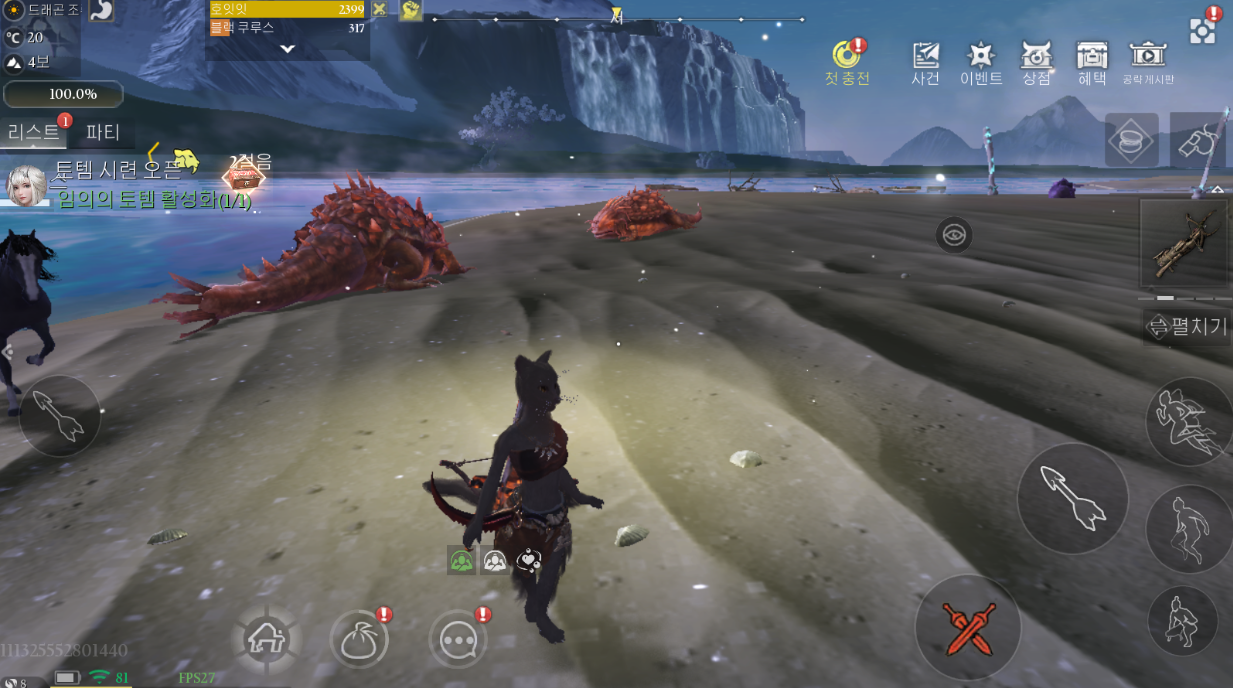Open the bag inventory icon

click(x=359, y=640)
